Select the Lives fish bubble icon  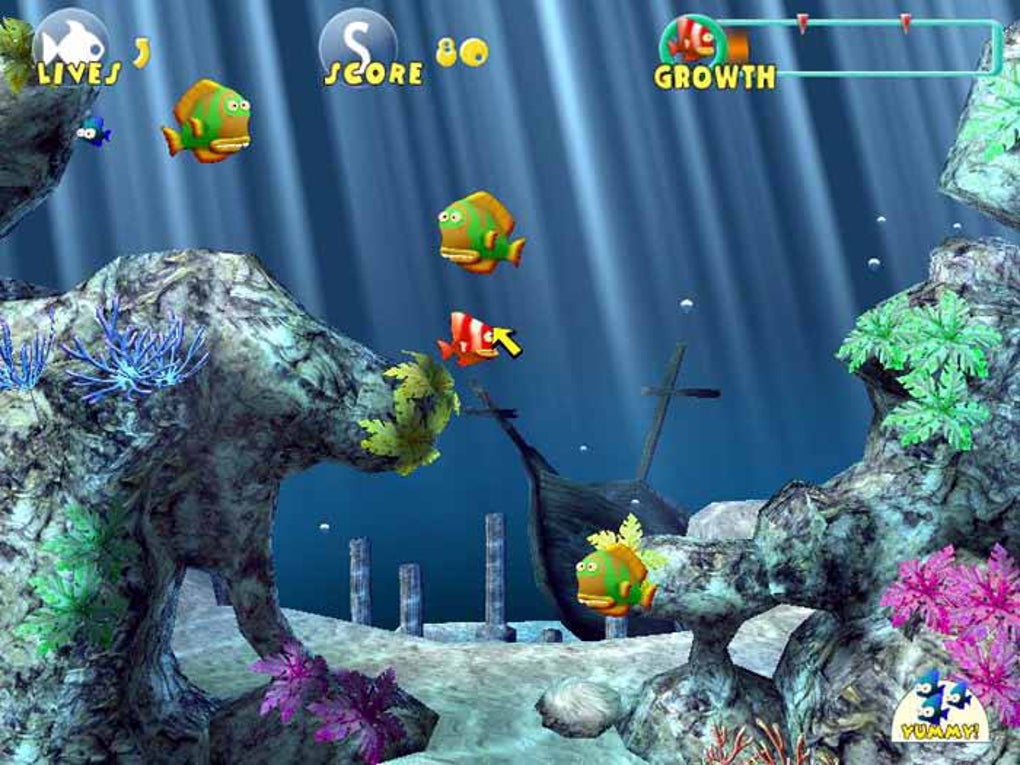click(x=72, y=42)
